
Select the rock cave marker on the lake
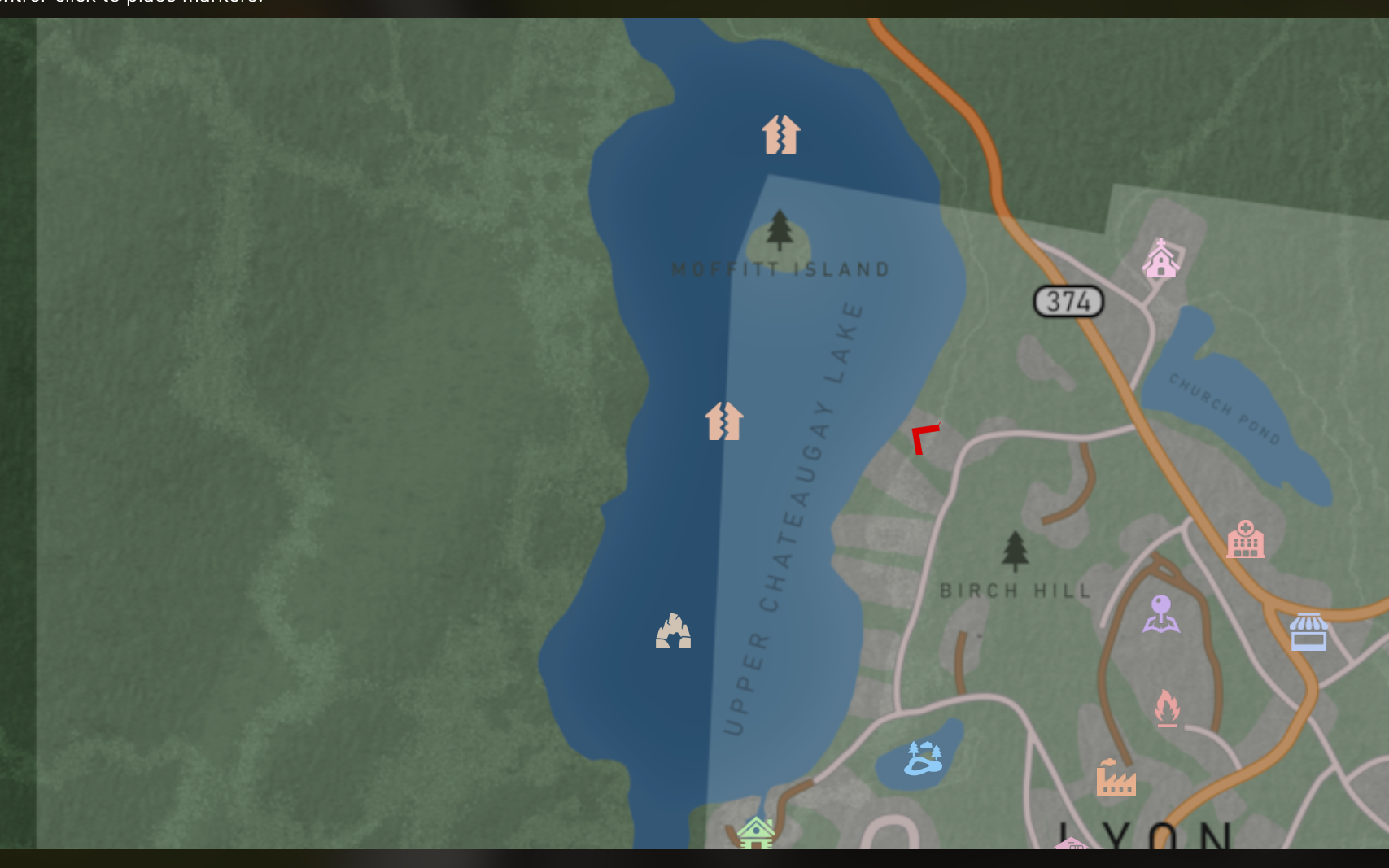point(674,631)
